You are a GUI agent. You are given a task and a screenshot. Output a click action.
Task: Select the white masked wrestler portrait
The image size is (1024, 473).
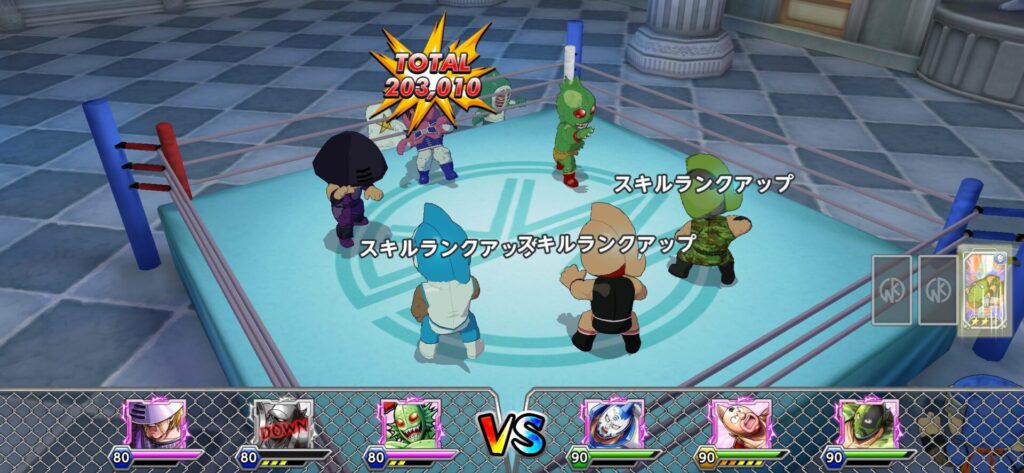pos(612,422)
